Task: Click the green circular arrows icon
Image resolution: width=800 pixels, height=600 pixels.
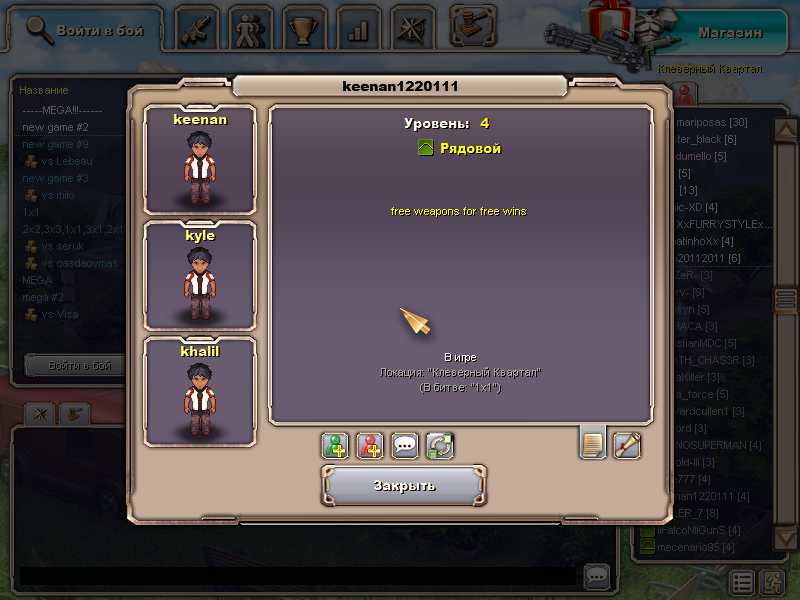Action: pyautogui.click(x=439, y=445)
